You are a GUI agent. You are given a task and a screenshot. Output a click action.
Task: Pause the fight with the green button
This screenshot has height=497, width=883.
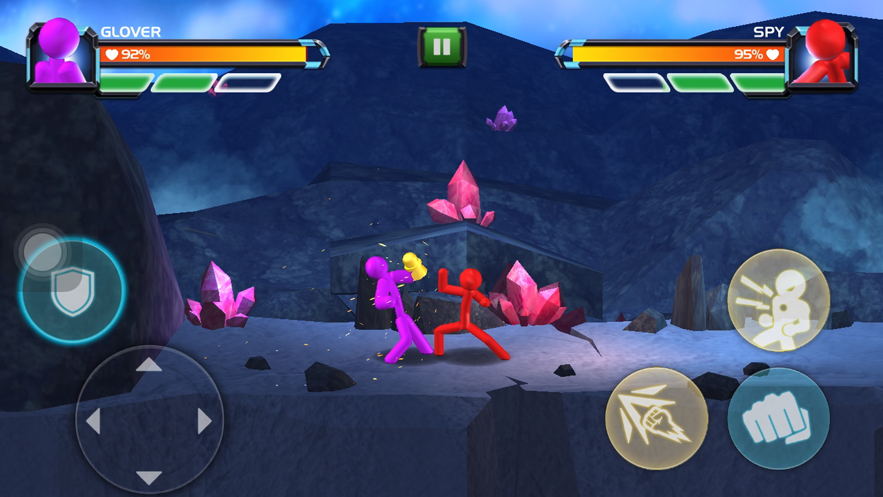[x=441, y=46]
